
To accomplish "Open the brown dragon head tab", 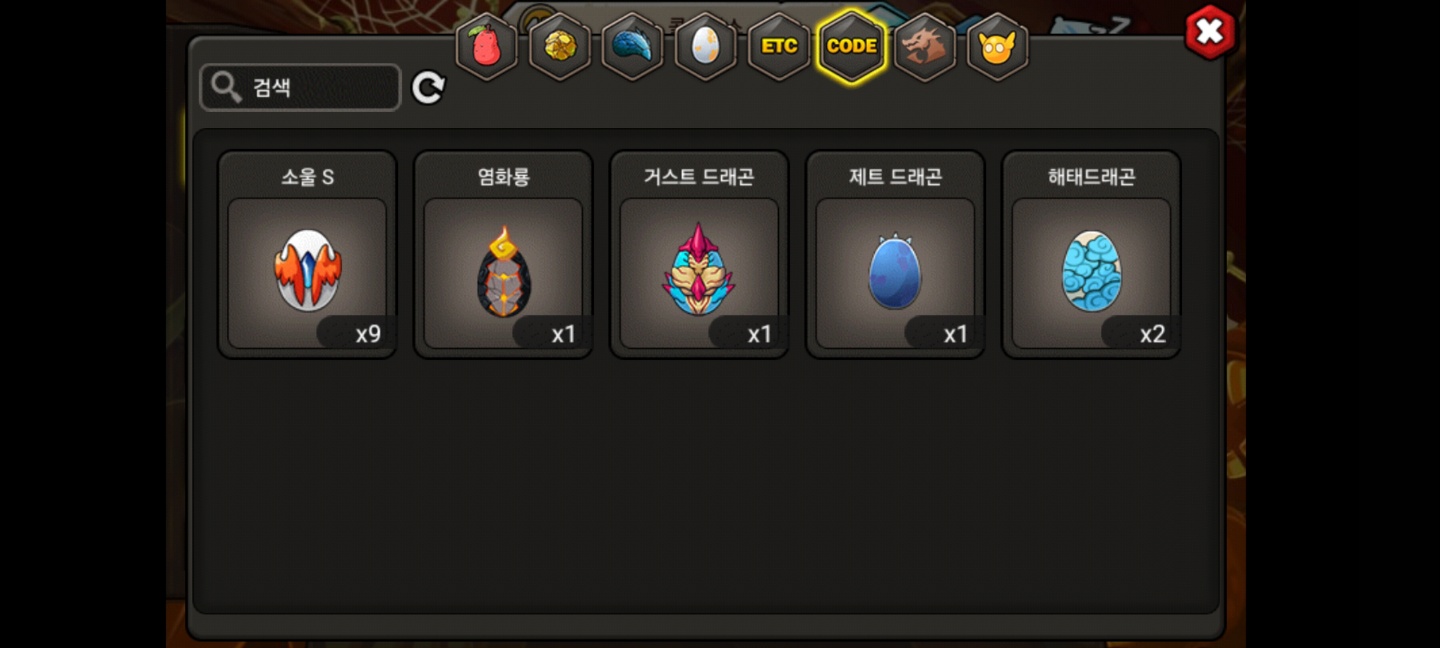I will 925,46.
